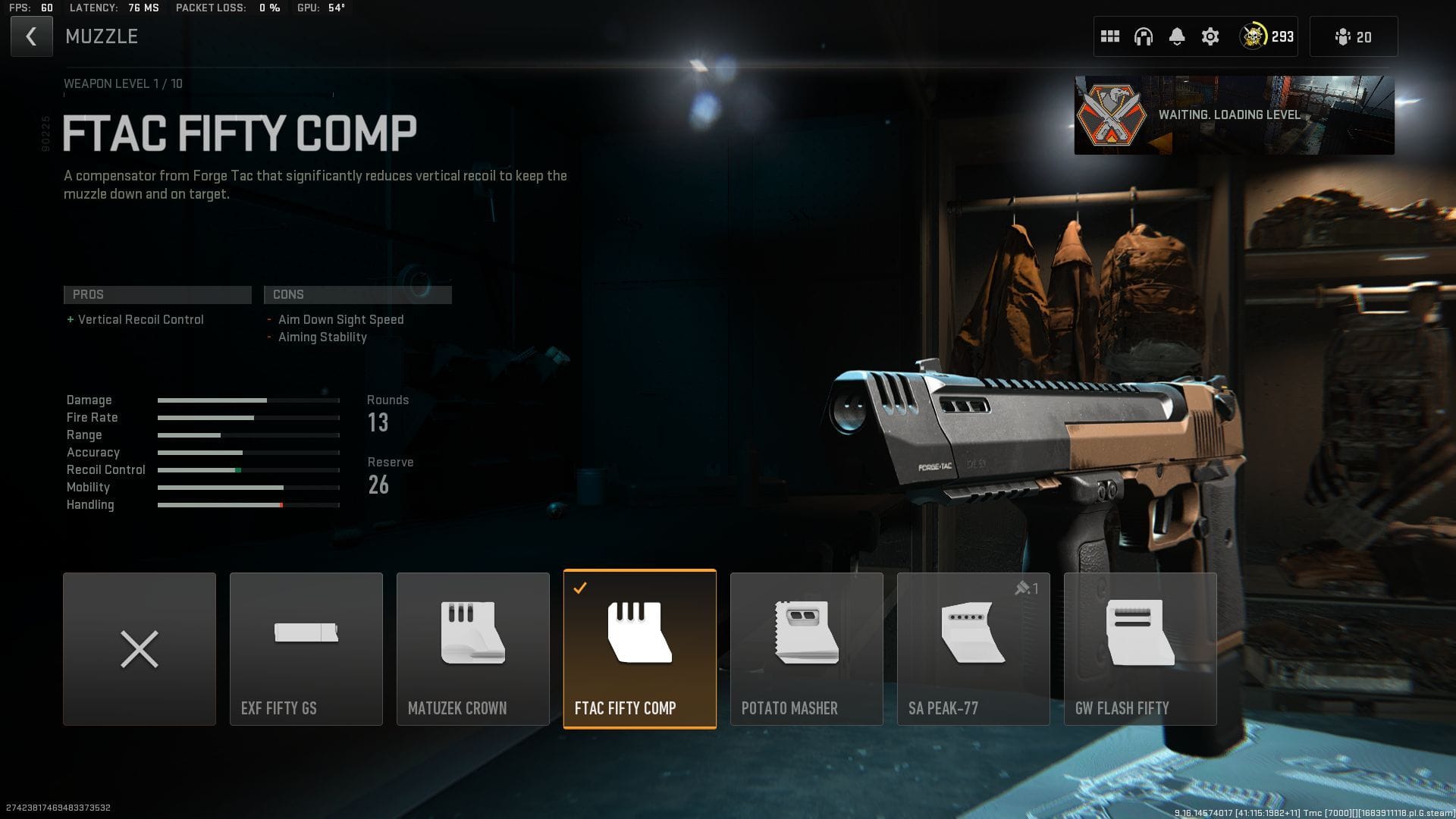Screen dimensions: 1456x819
Task: Equip the EXF Fifty GS muzzle
Action: pyautogui.click(x=306, y=648)
